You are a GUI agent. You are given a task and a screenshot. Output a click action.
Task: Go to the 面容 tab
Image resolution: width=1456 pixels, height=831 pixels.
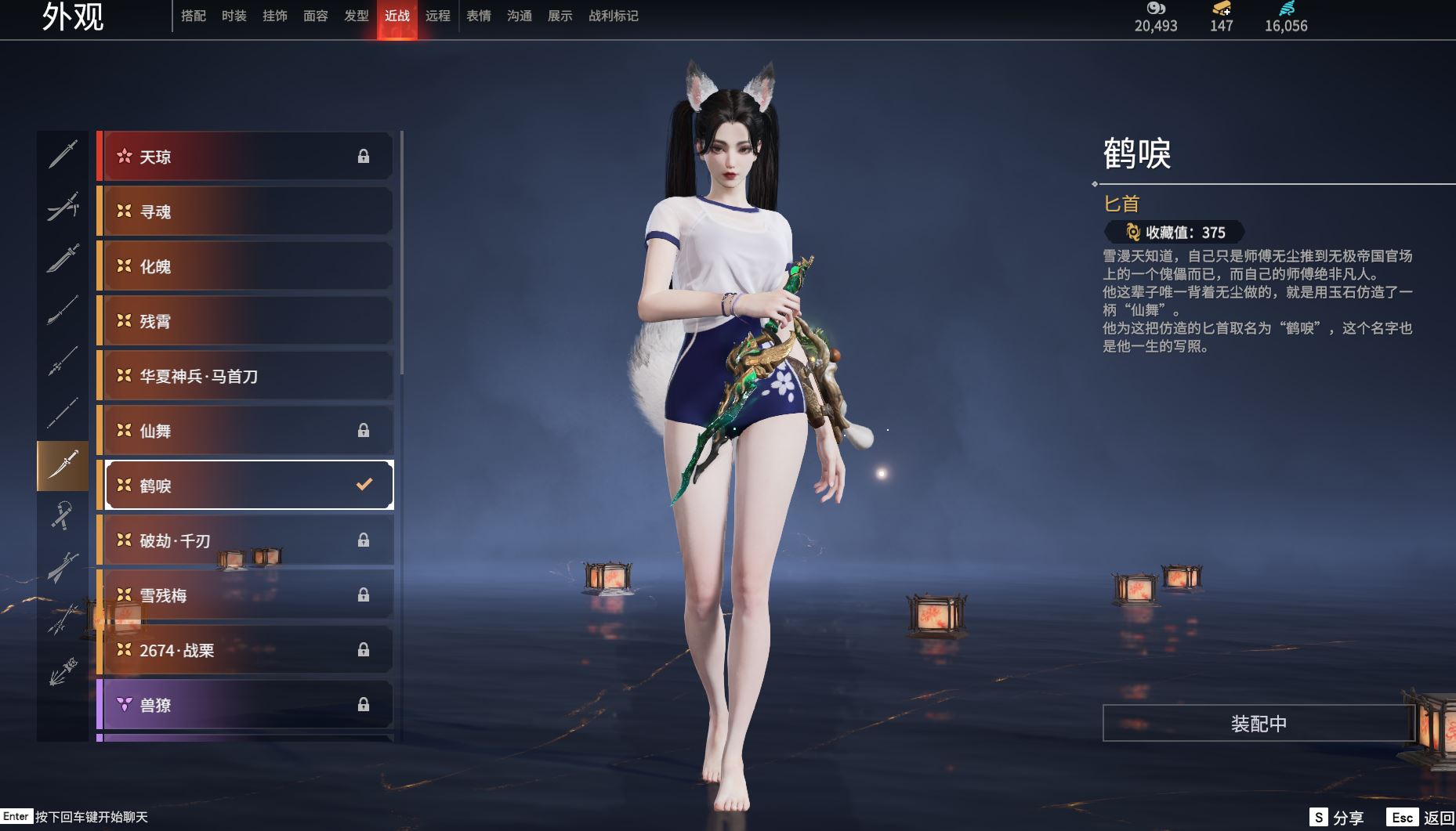tap(315, 16)
